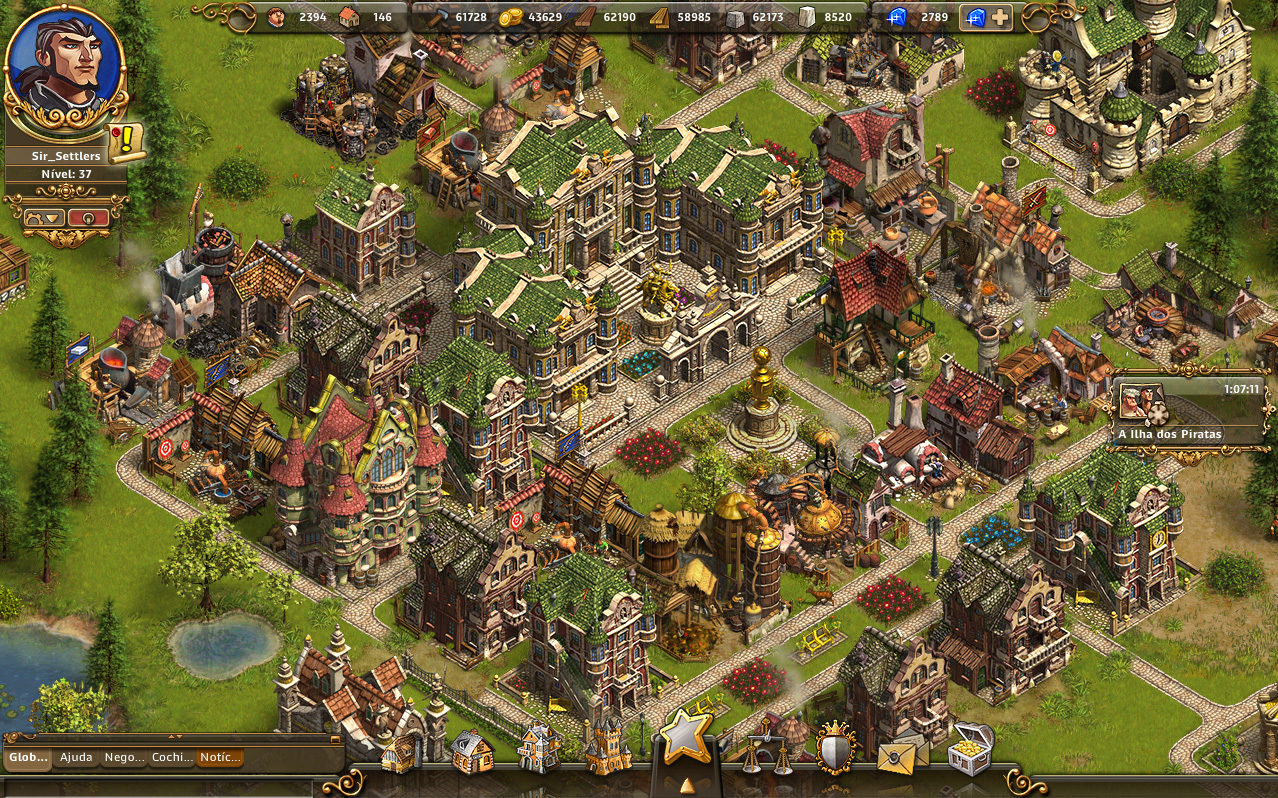Screen dimensions: 1278x798
Task: Minimize the chat panel
Action: pos(335,740)
